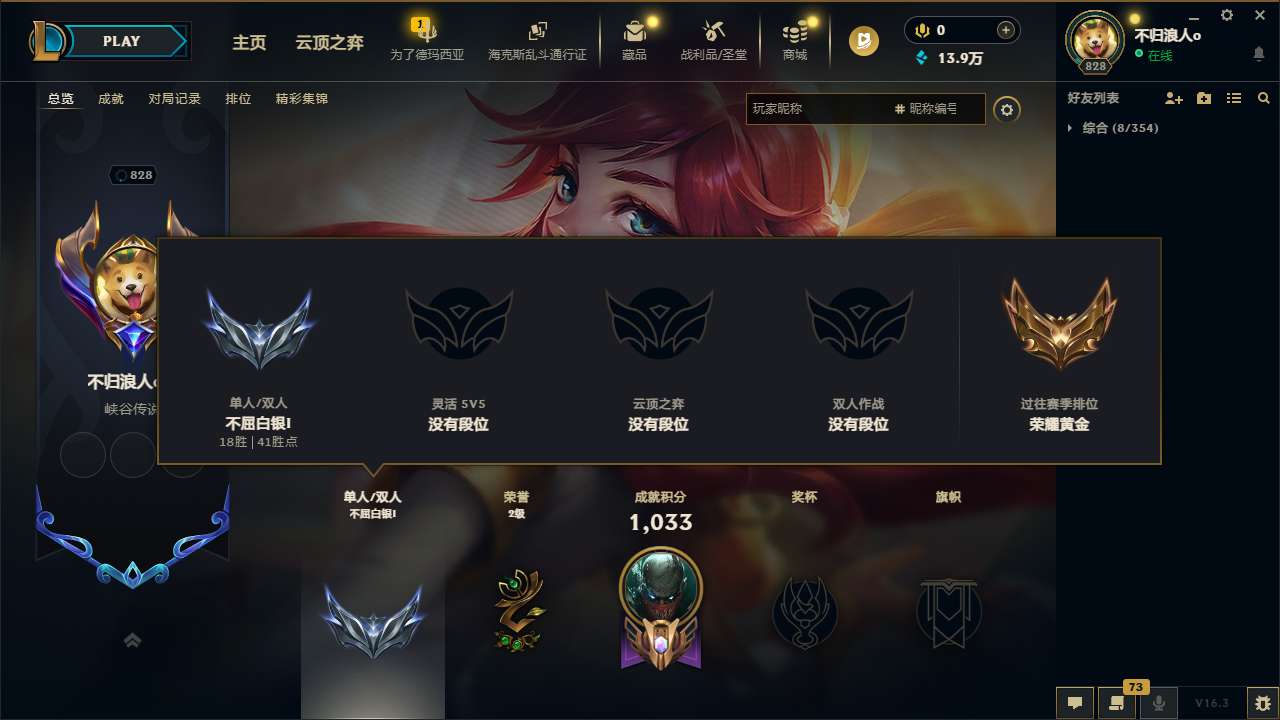Search friends with the magnifier icon
This screenshot has width=1280, height=720.
(x=1264, y=98)
